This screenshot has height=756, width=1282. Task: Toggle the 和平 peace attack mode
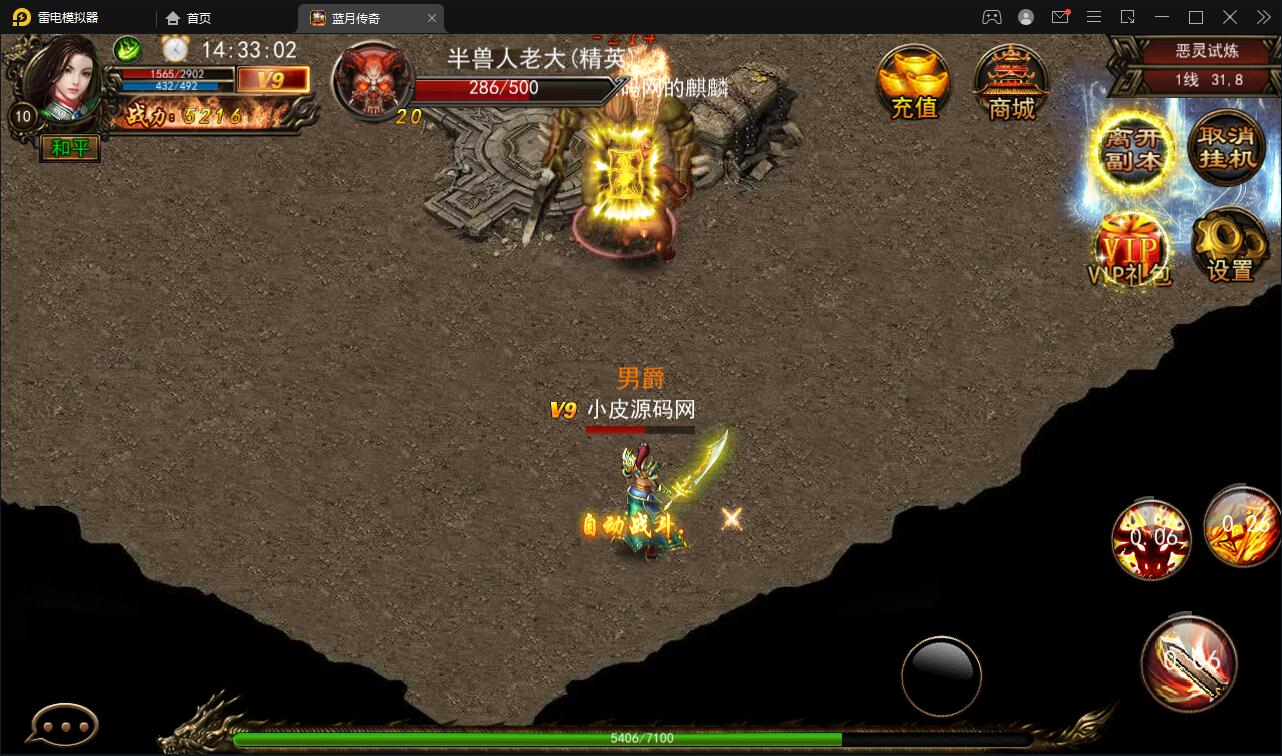[68, 148]
